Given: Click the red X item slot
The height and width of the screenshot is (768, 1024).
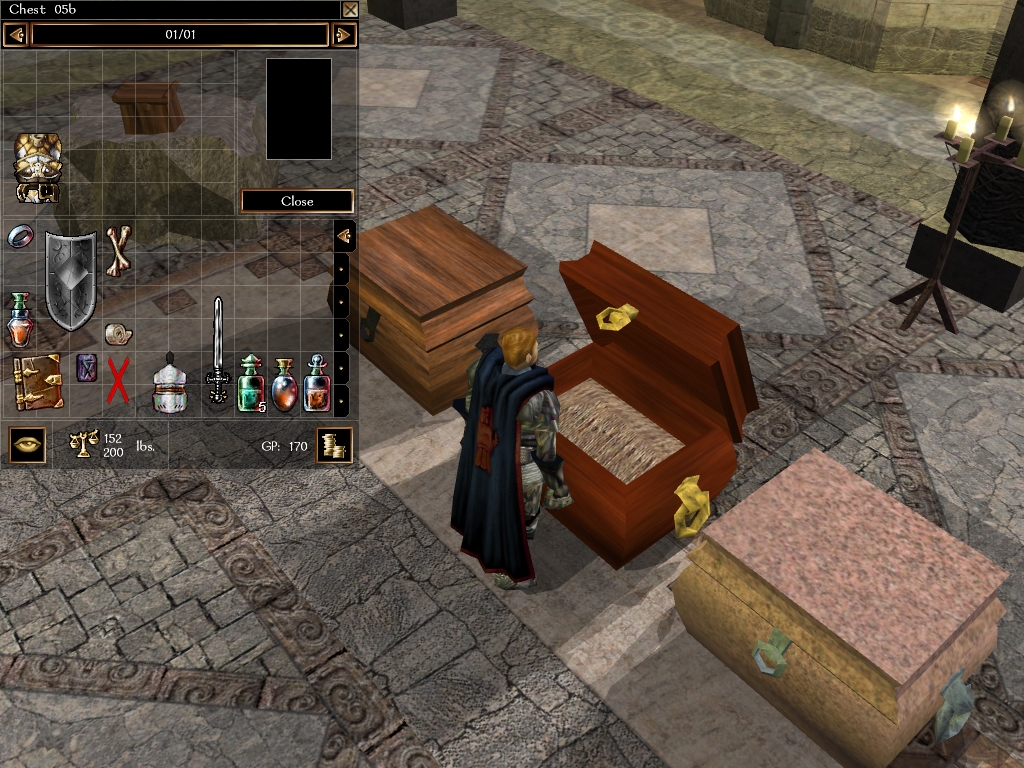Looking at the screenshot, I should [x=119, y=381].
